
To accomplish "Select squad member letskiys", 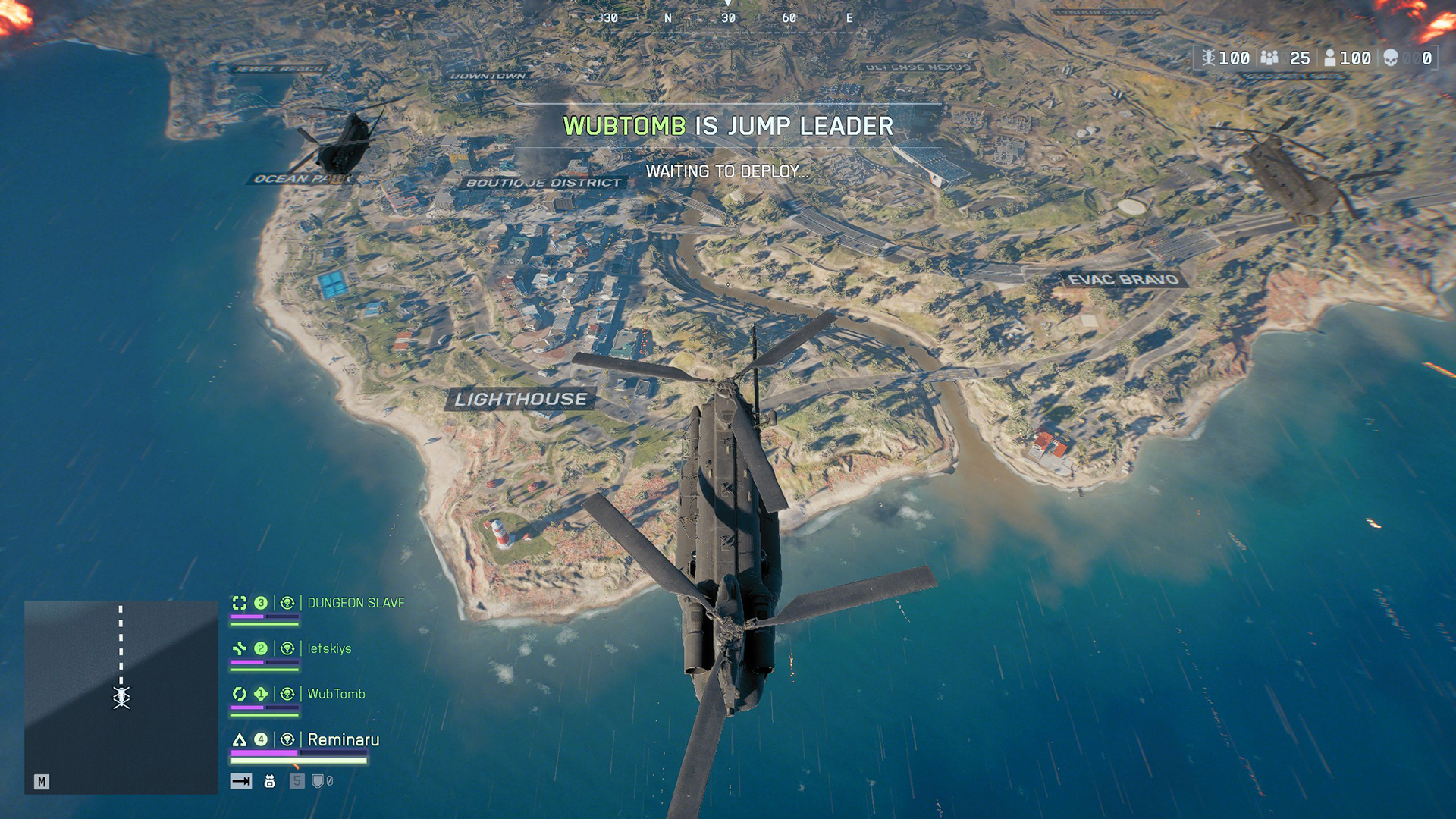I will point(329,648).
